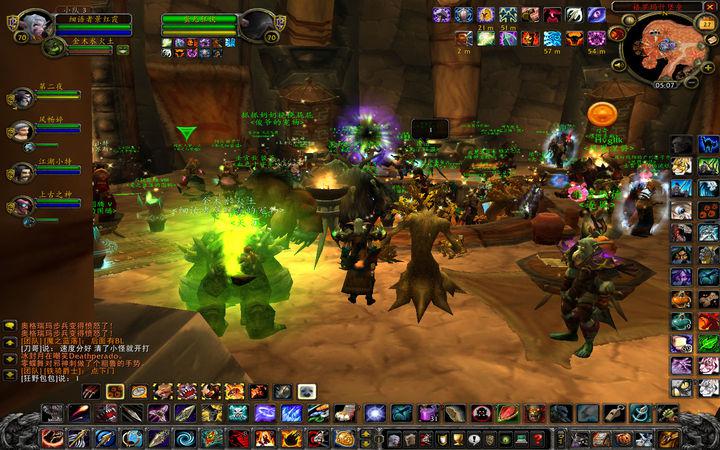
Task: Select party member 风畅妙's portrait
Action: (22, 132)
